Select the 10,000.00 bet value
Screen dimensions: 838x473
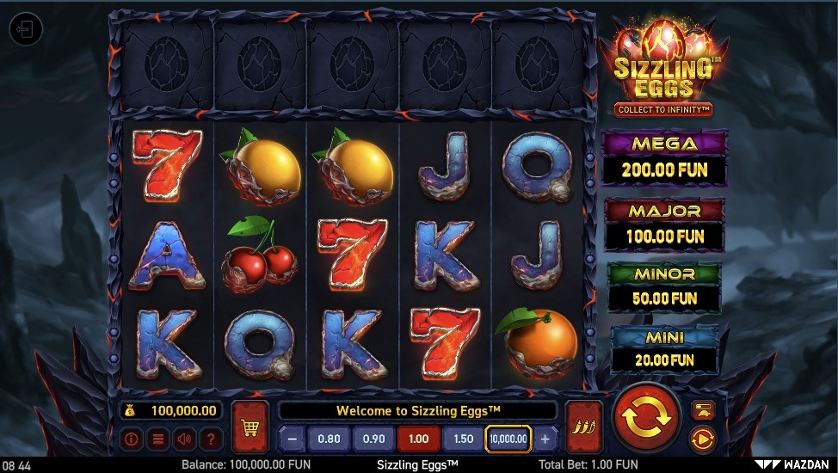point(508,438)
